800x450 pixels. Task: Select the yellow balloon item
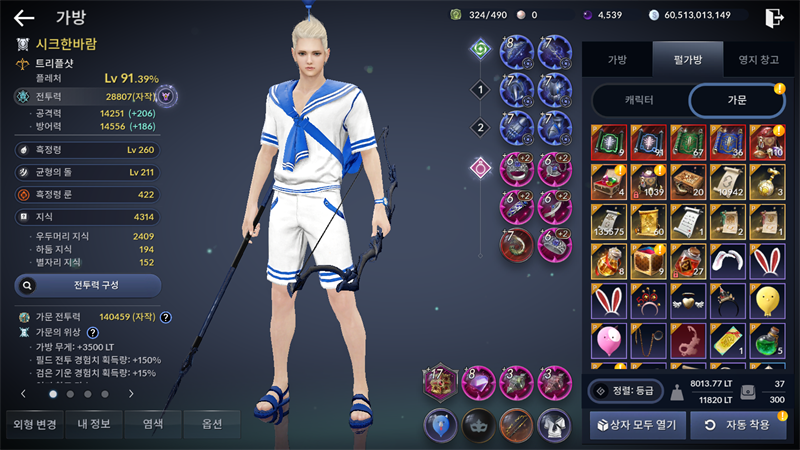[768, 300]
